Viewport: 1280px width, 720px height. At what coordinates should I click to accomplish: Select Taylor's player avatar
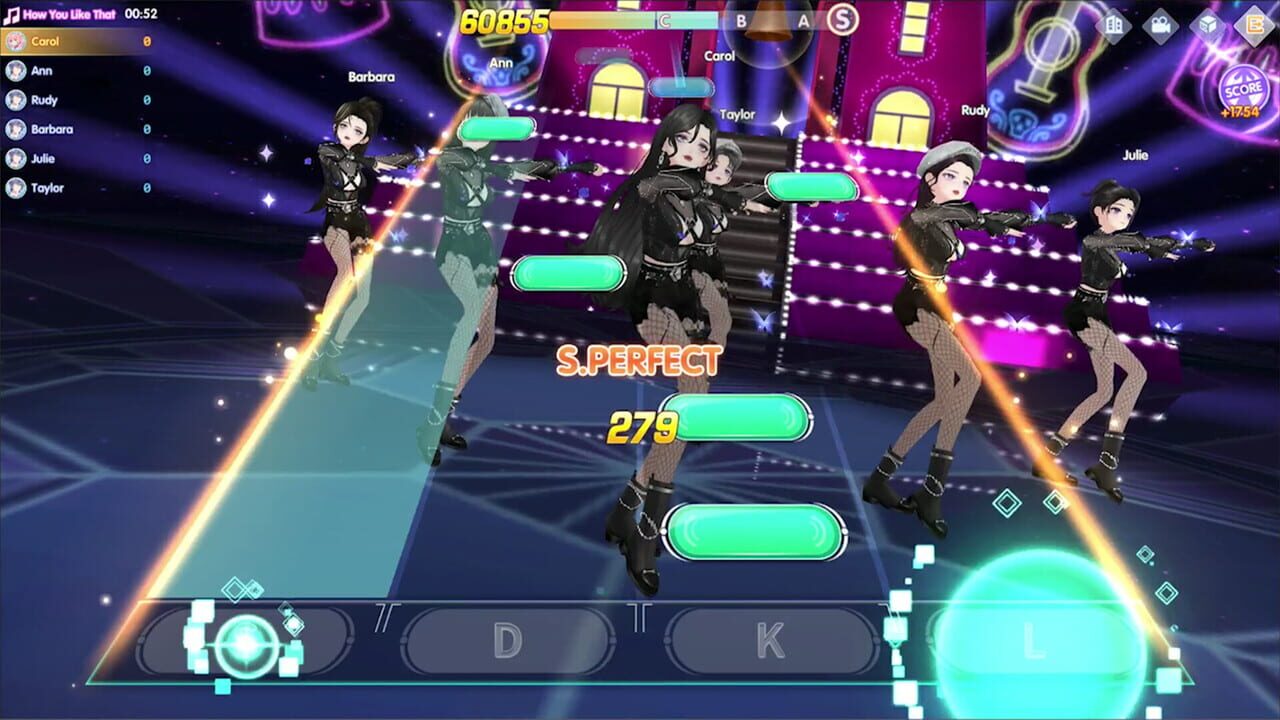tap(16, 185)
